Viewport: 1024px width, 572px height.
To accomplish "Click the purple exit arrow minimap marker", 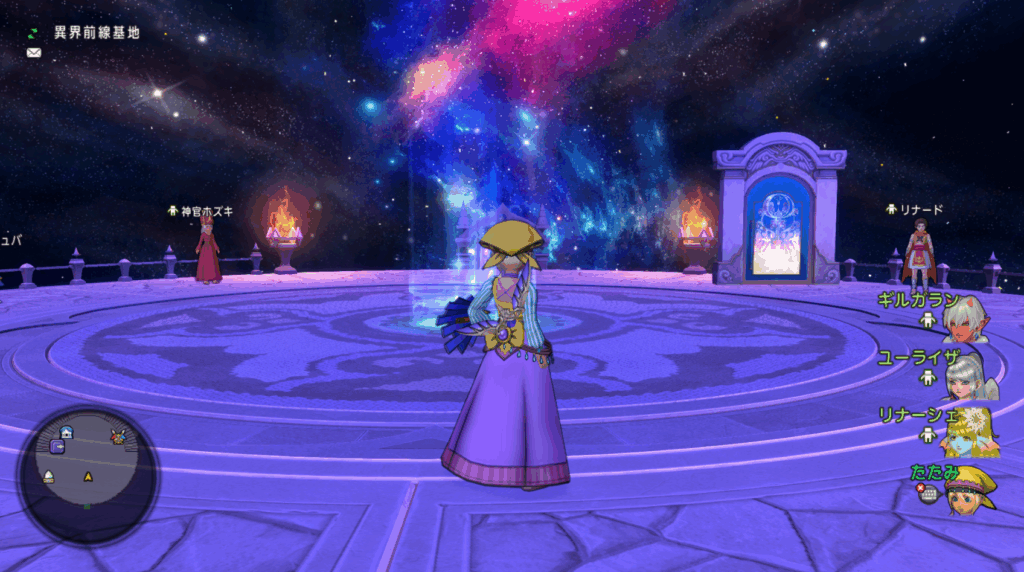I will 58,447.
